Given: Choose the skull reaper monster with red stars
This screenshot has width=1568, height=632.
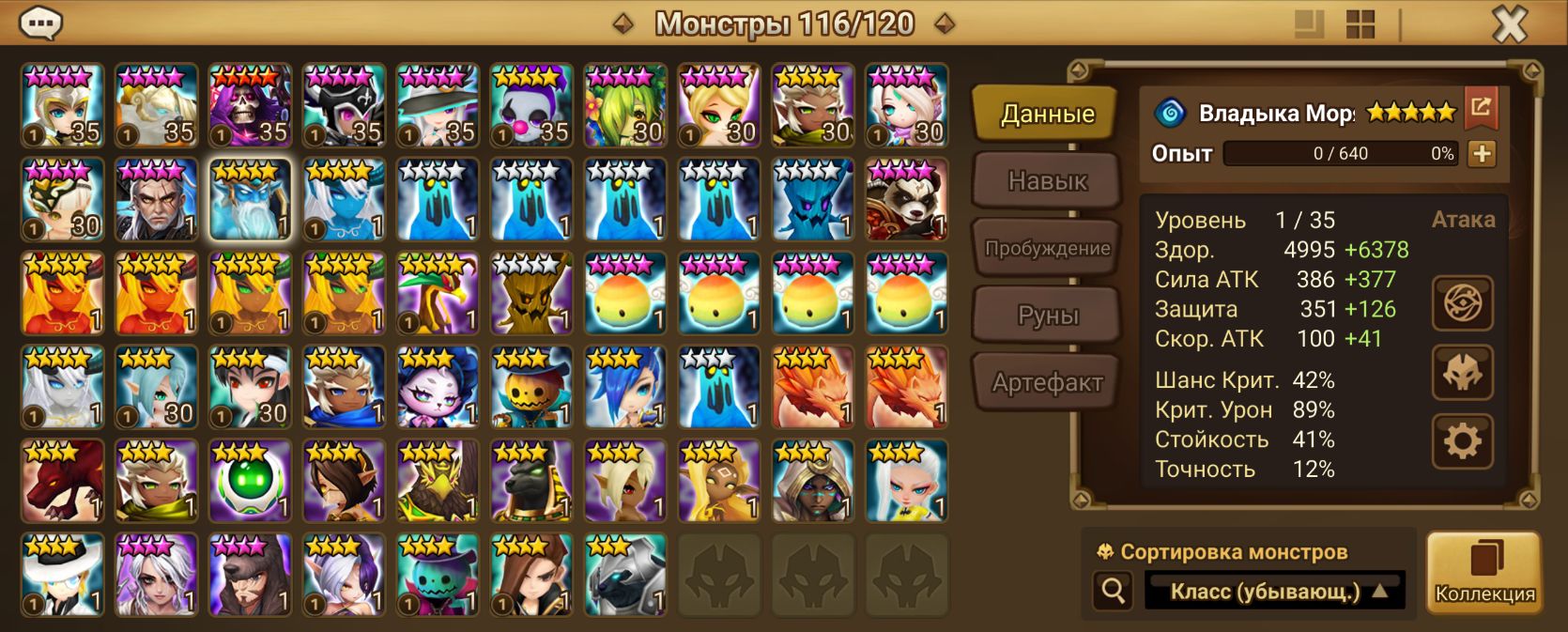Looking at the screenshot, I should tap(250, 105).
